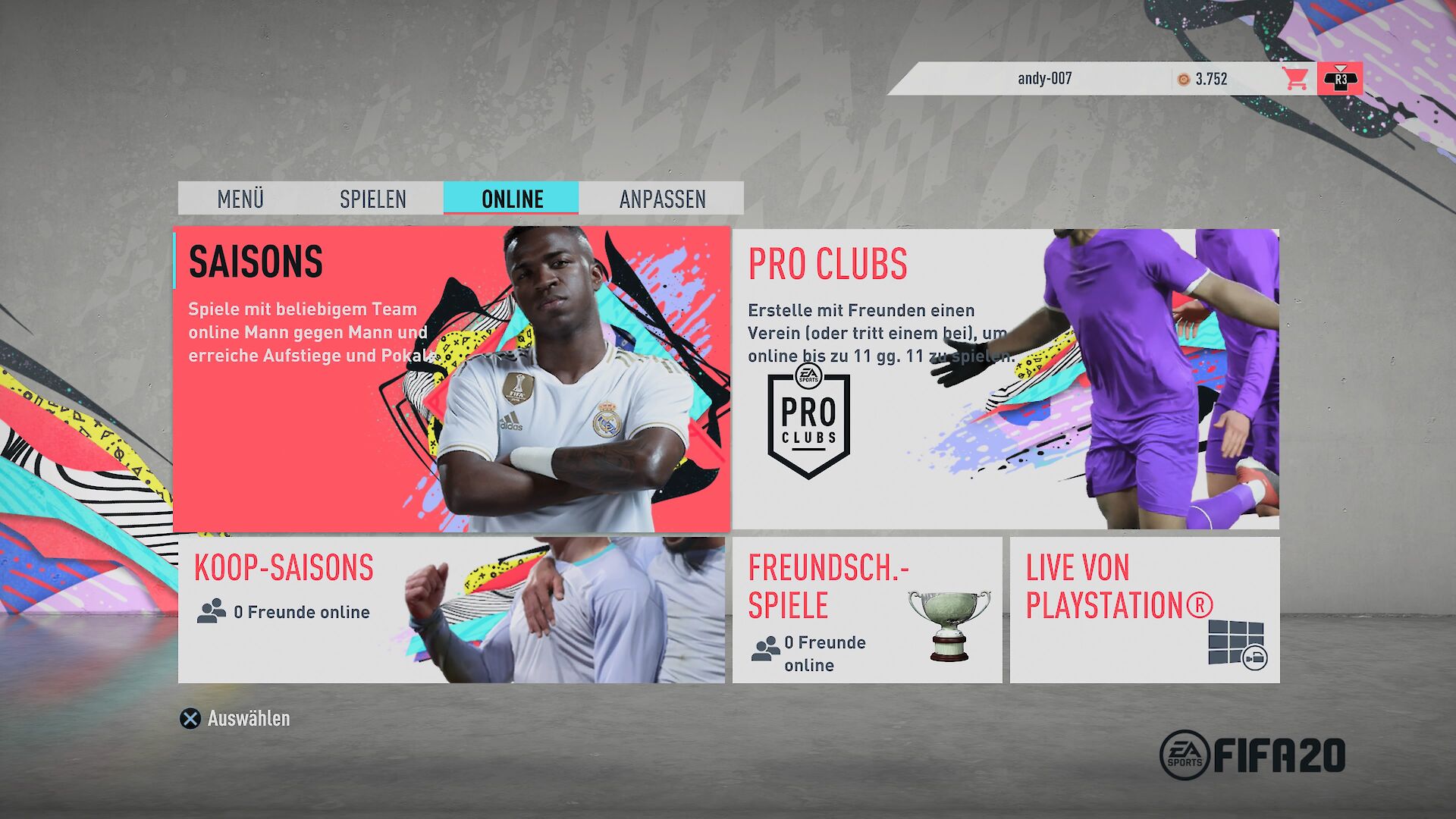1456x819 pixels.
Task: Click the jersey kit icon
Action: tap(1340, 78)
